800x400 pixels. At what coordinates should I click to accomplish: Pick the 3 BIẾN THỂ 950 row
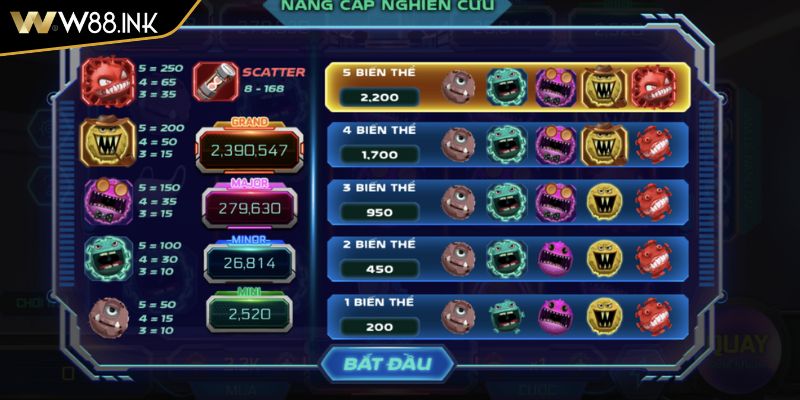(x=507, y=201)
